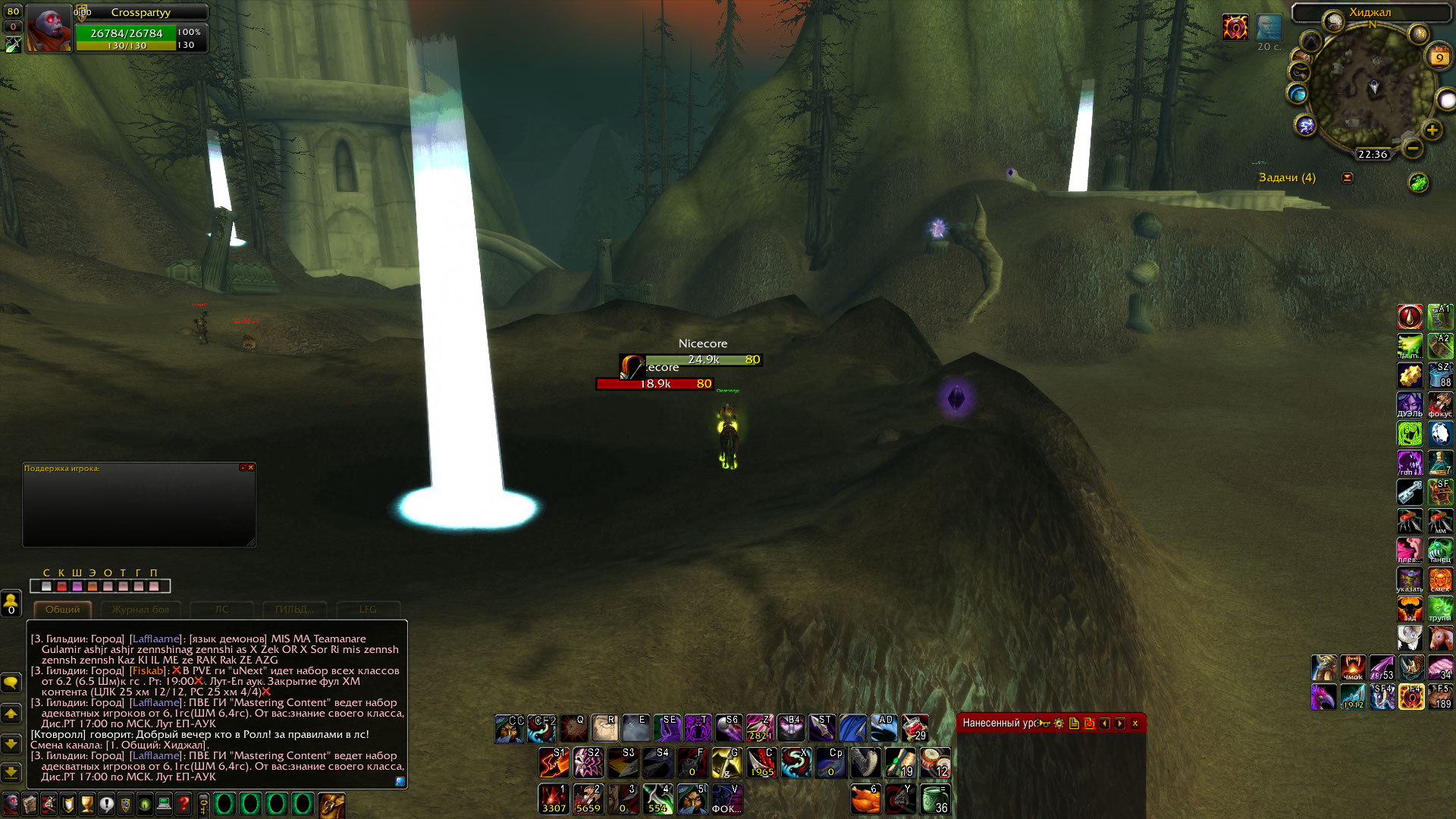This screenshot has height=819, width=1456.
Task: Click the Fiskab player name in chat
Action: pos(147,670)
